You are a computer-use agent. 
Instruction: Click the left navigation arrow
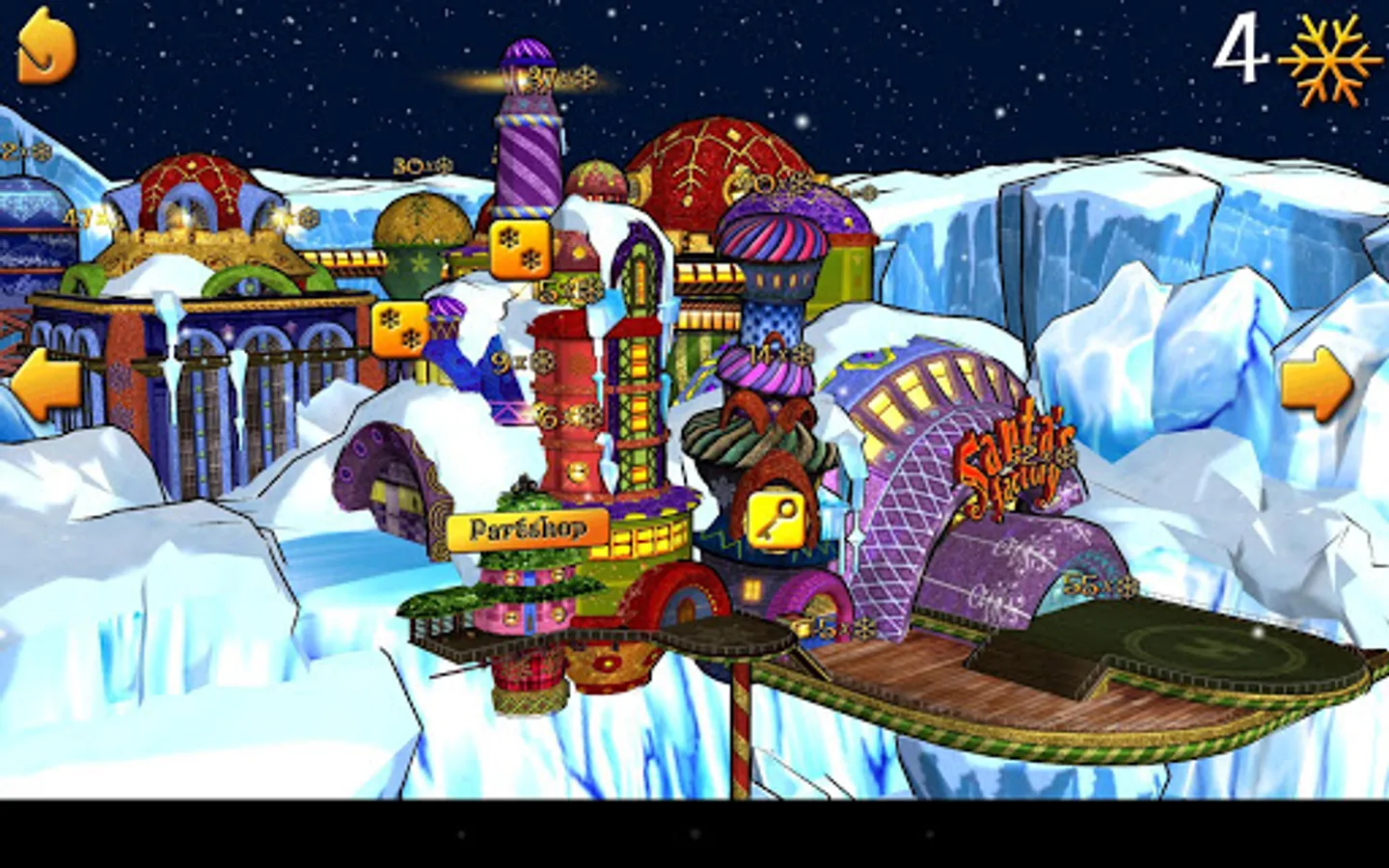click(46, 379)
